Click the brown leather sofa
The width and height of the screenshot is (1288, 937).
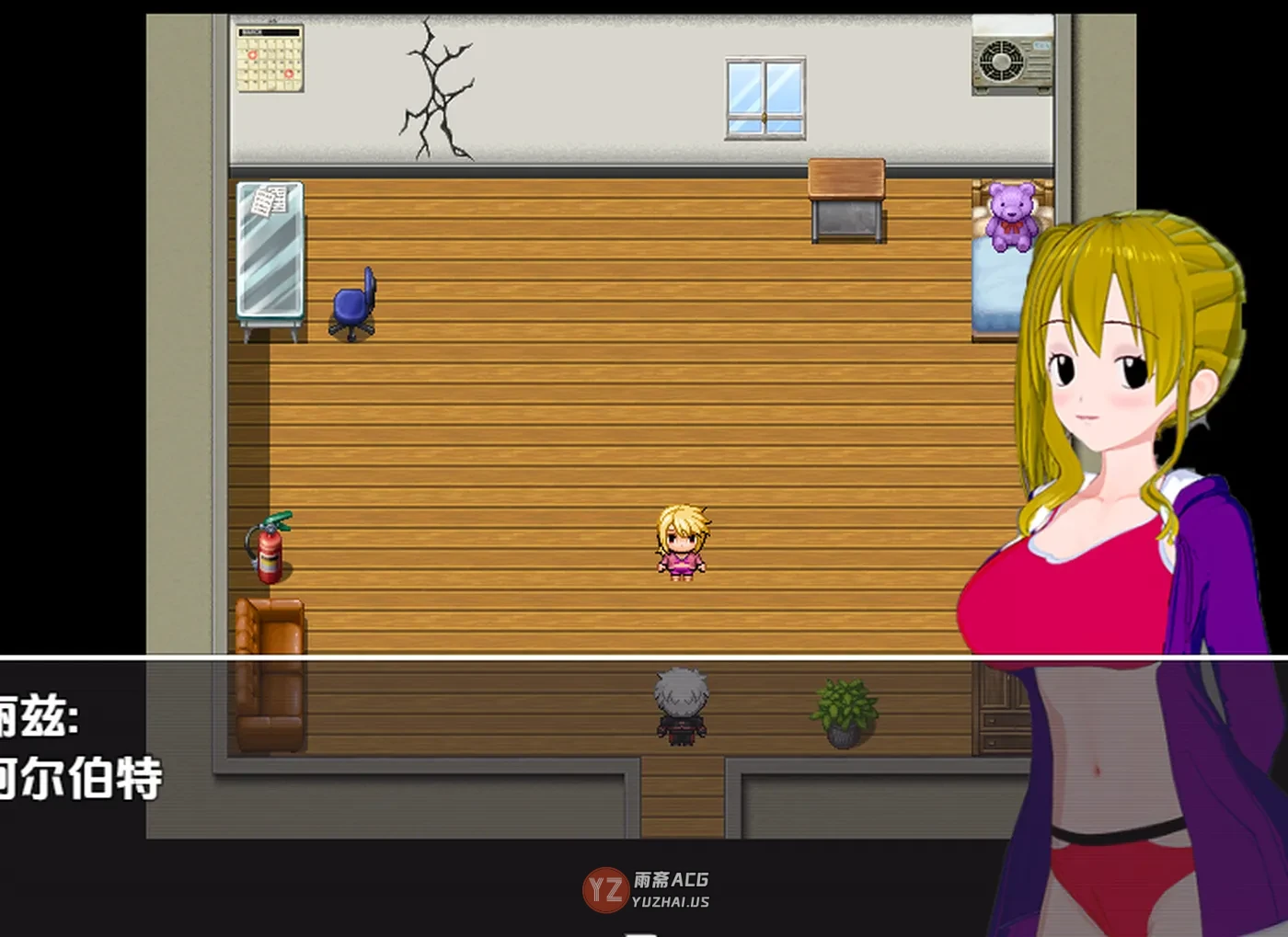point(271,671)
